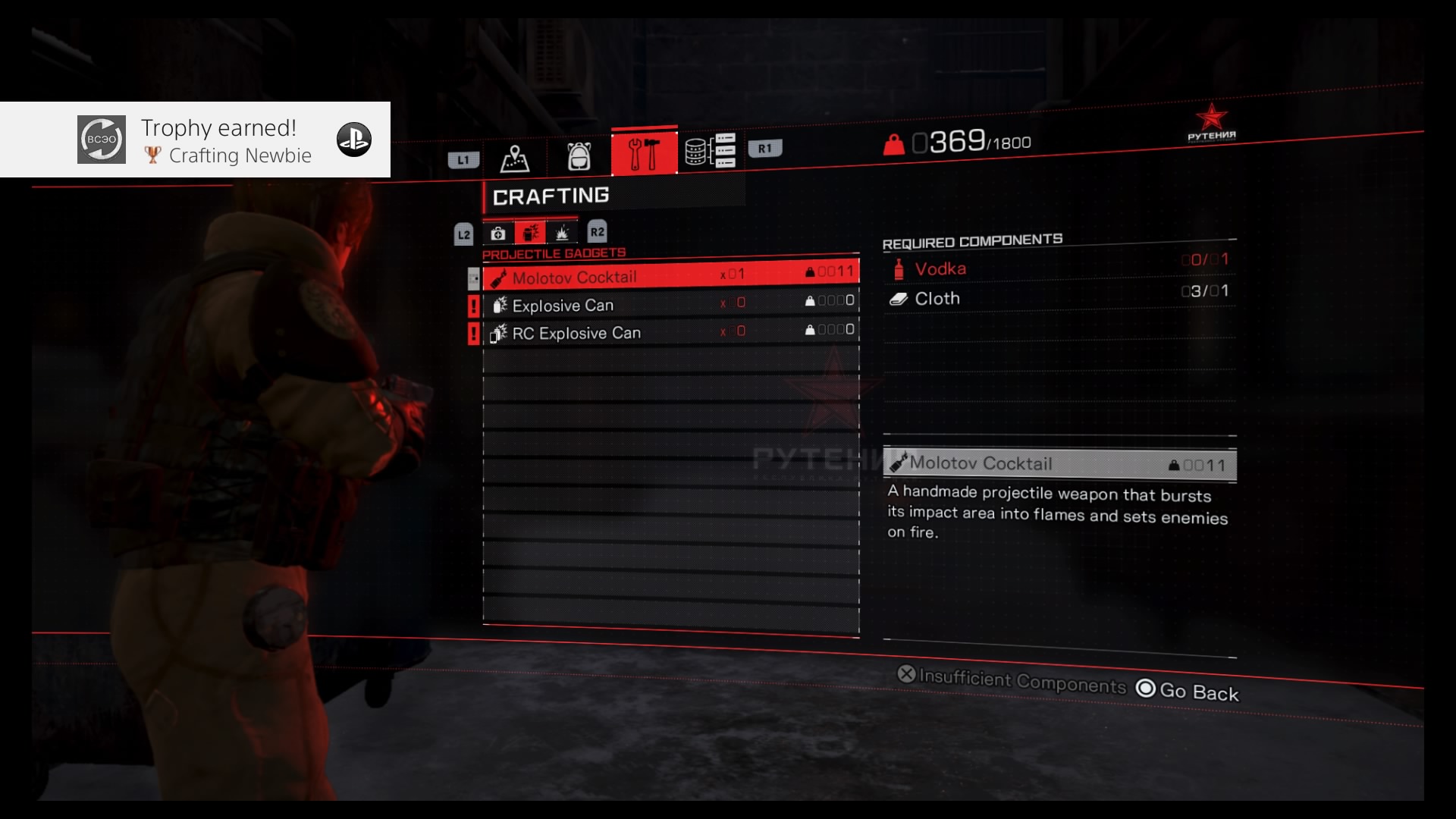
Task: Show the medical kit crafting category
Action: pos(498,234)
